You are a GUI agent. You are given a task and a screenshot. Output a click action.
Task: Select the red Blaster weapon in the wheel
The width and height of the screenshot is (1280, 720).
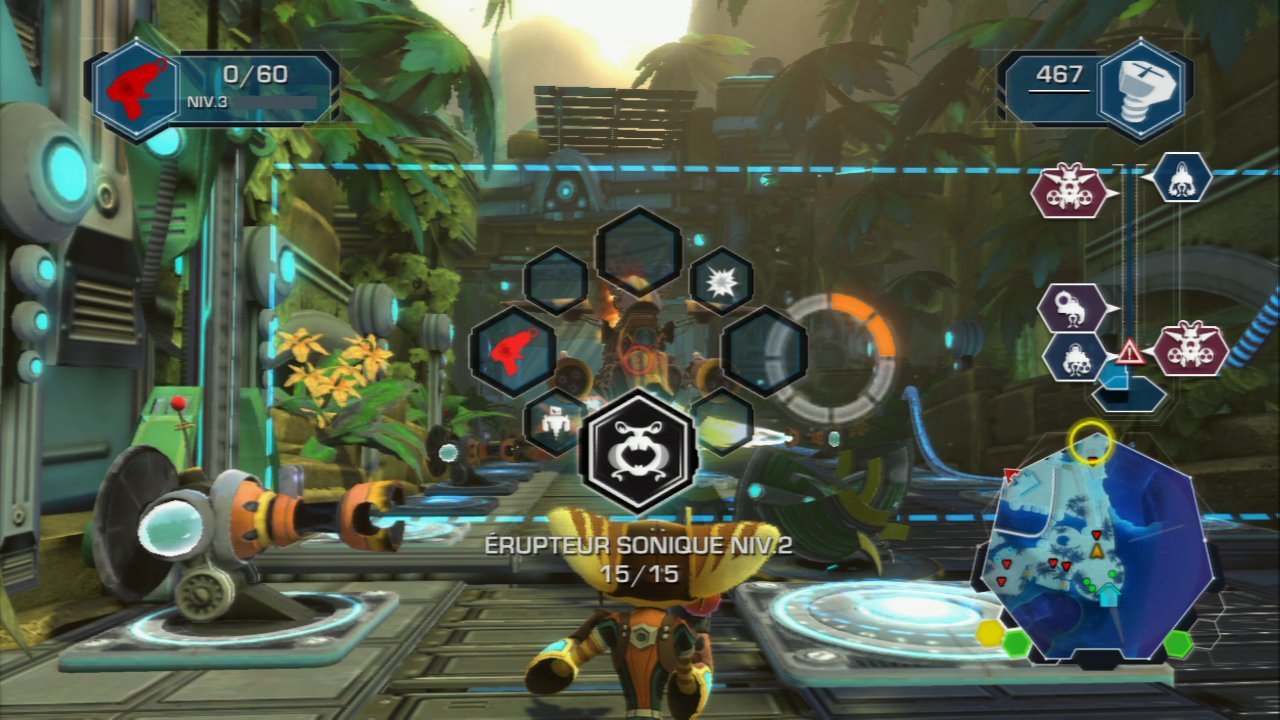point(515,352)
